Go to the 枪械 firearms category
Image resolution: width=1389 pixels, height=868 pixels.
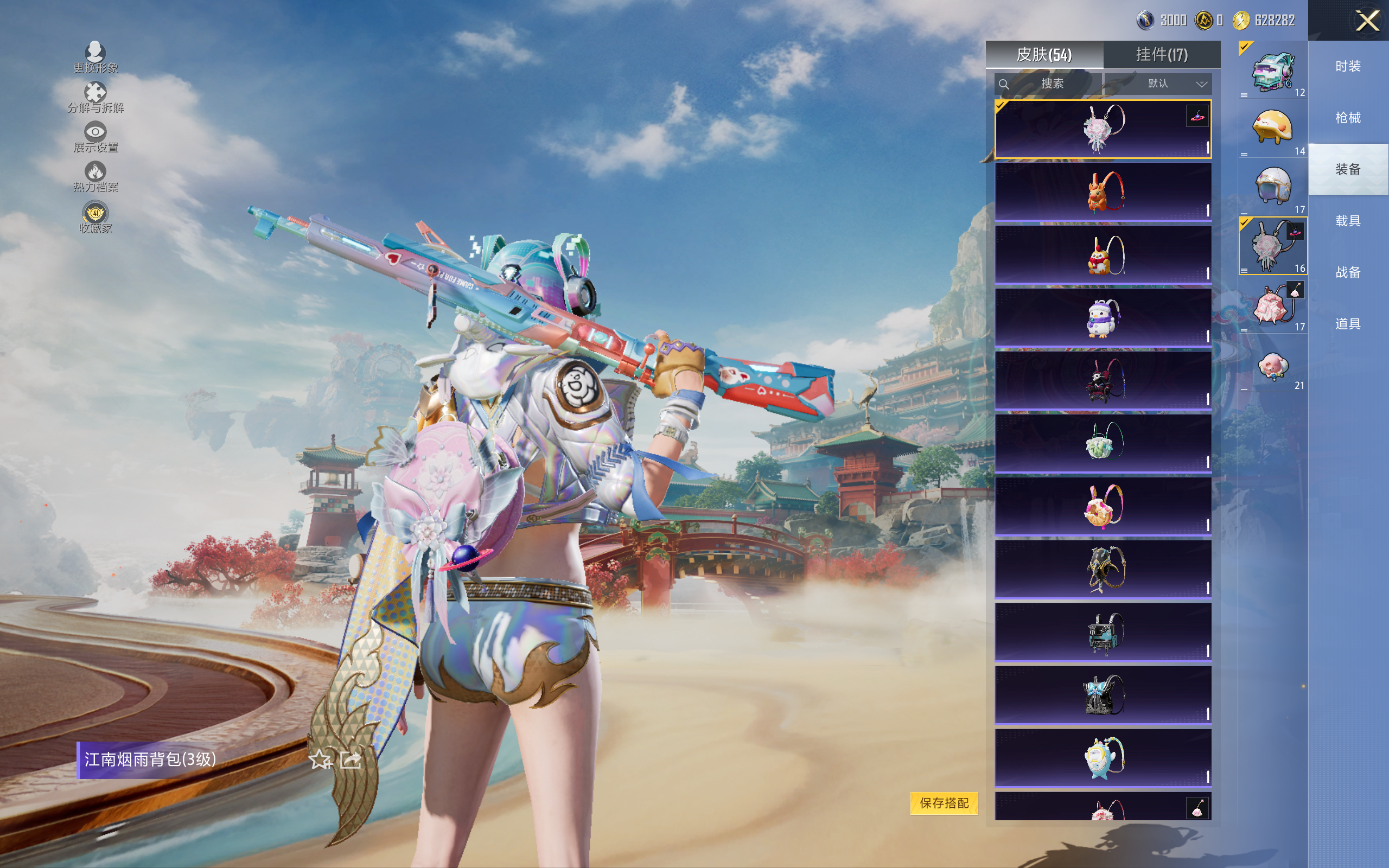tap(1348, 118)
